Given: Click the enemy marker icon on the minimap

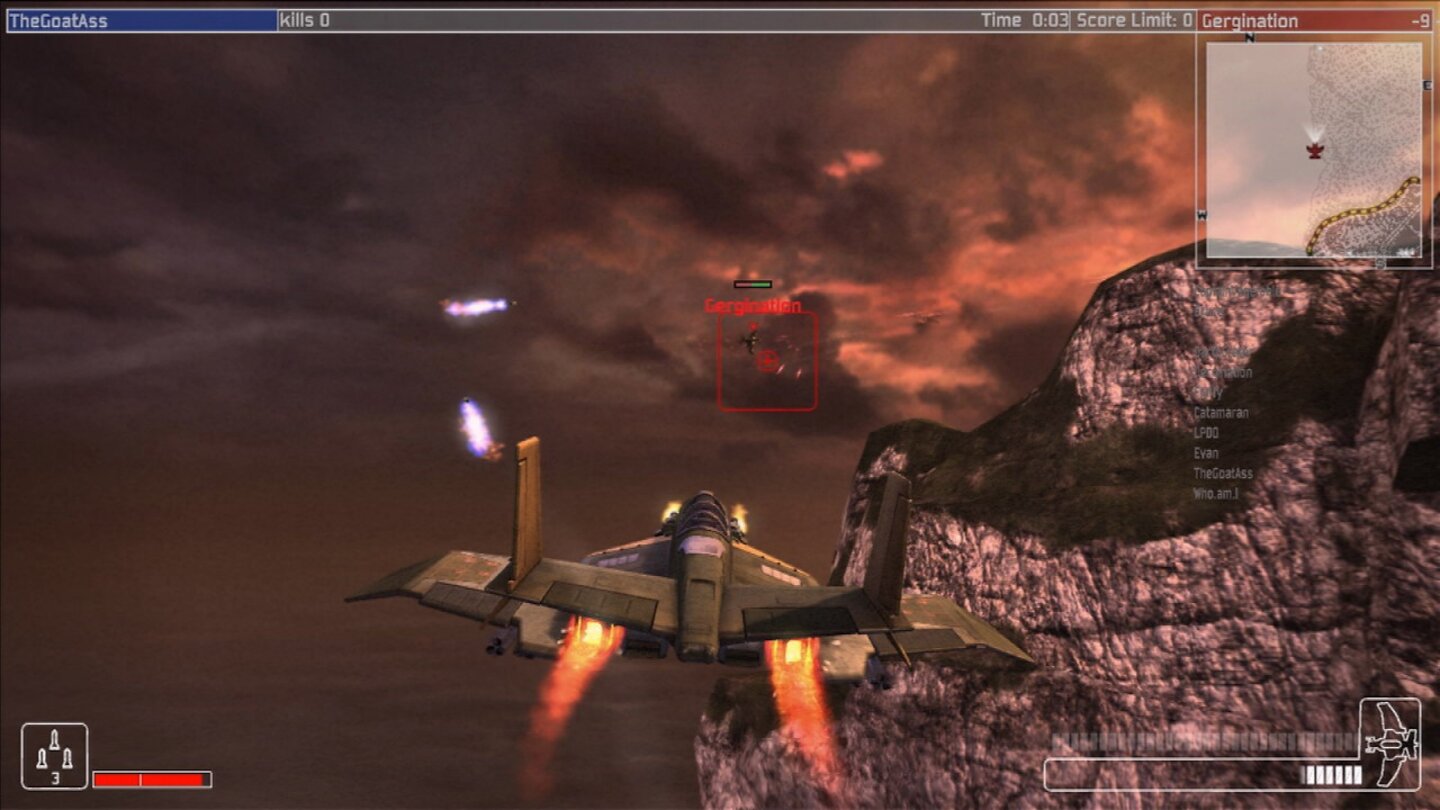Looking at the screenshot, I should pyautogui.click(x=1313, y=152).
